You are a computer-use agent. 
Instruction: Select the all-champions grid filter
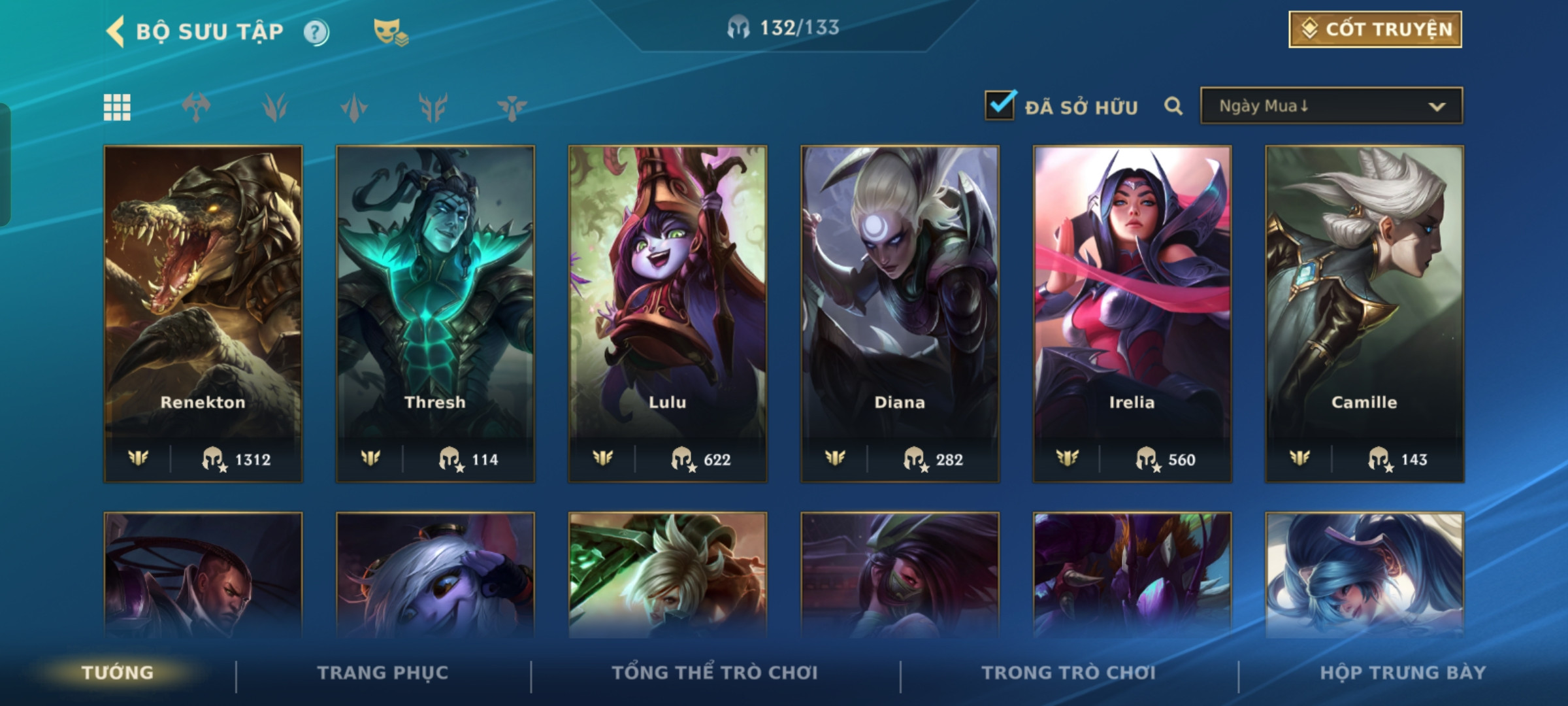pyautogui.click(x=118, y=107)
